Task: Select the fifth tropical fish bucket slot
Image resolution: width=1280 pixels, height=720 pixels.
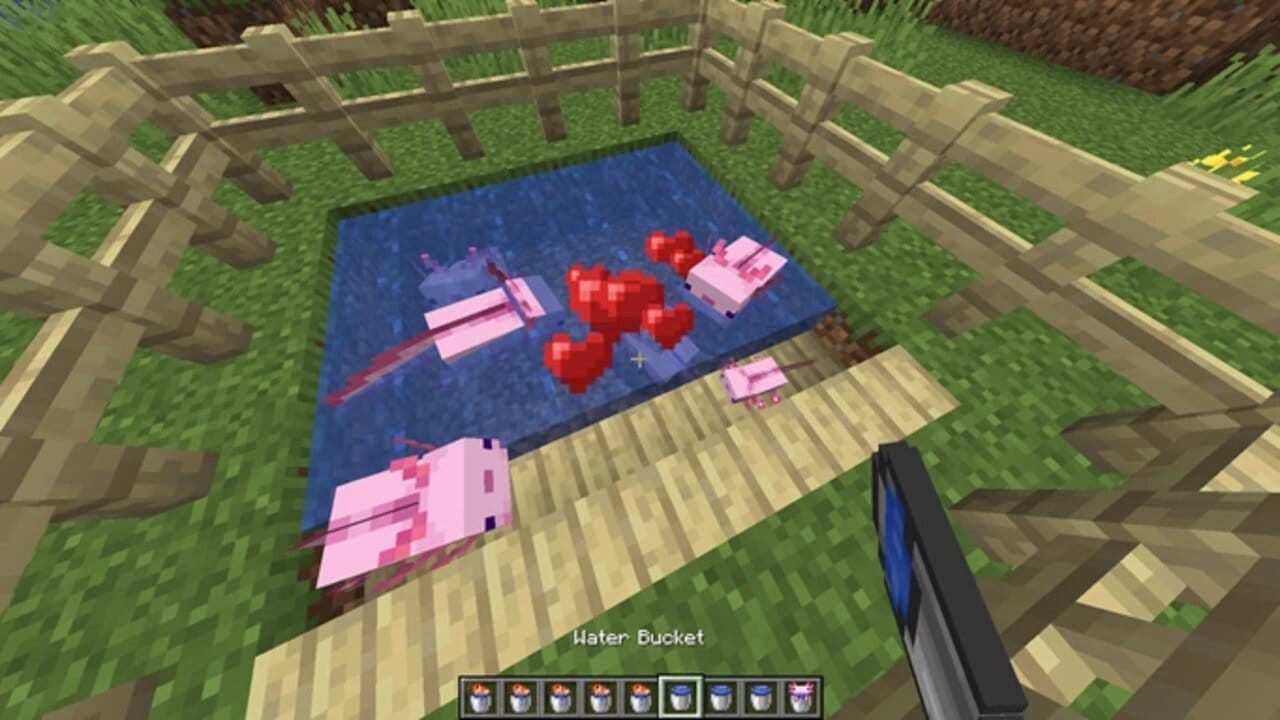Action: click(638, 697)
